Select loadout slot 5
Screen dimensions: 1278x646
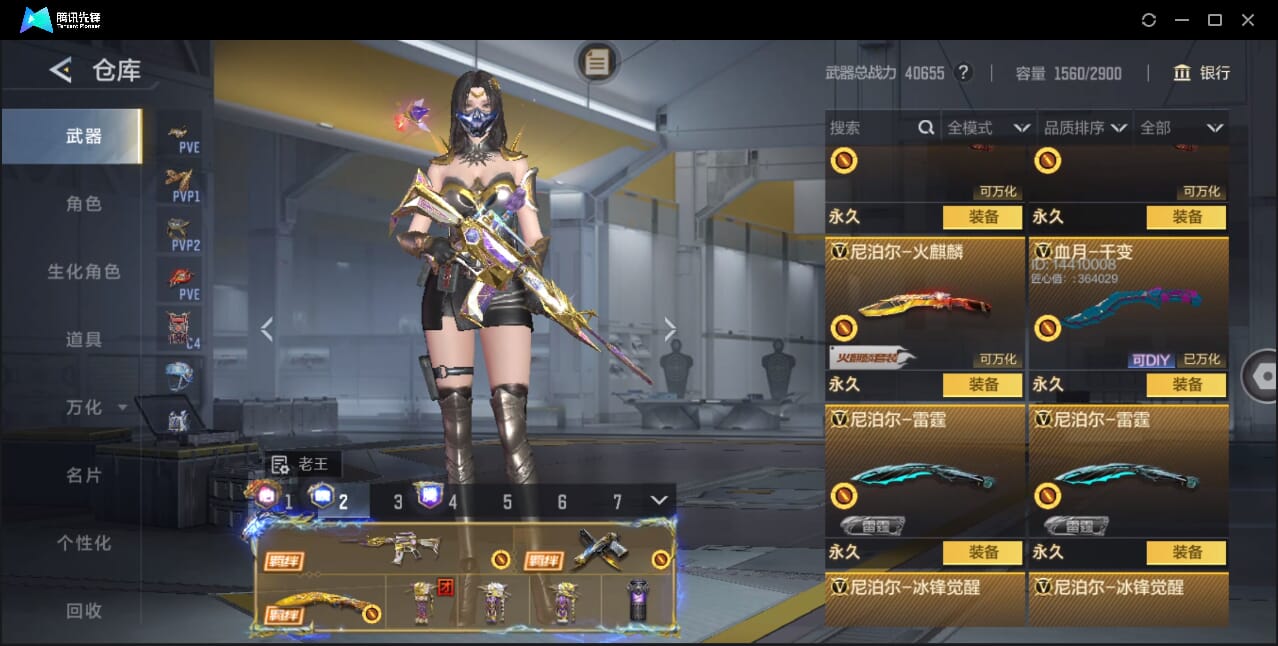(x=507, y=502)
